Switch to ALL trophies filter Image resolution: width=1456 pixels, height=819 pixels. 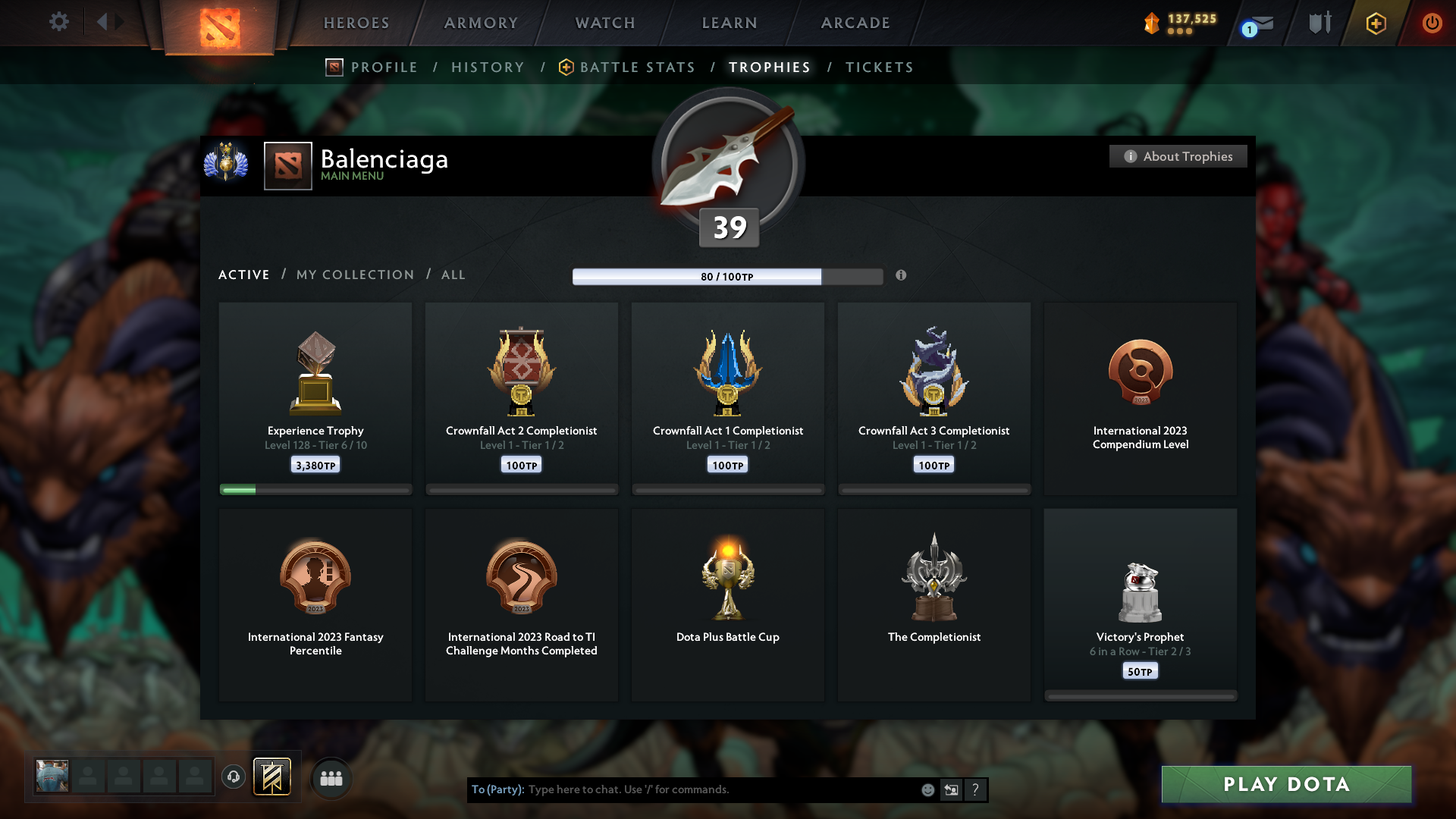point(453,275)
